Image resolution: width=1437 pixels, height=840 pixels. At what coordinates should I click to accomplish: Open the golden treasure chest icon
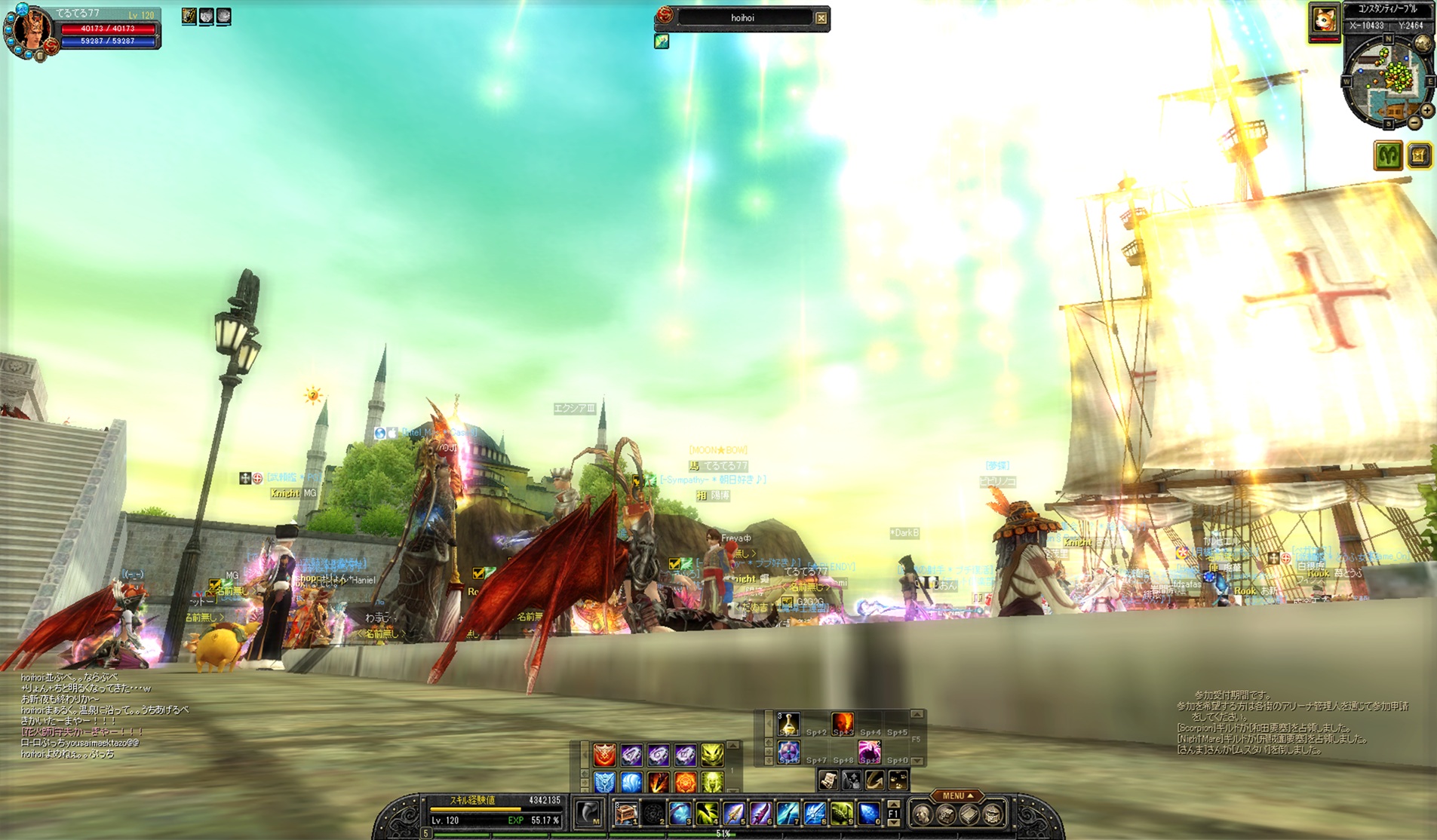click(x=1419, y=155)
